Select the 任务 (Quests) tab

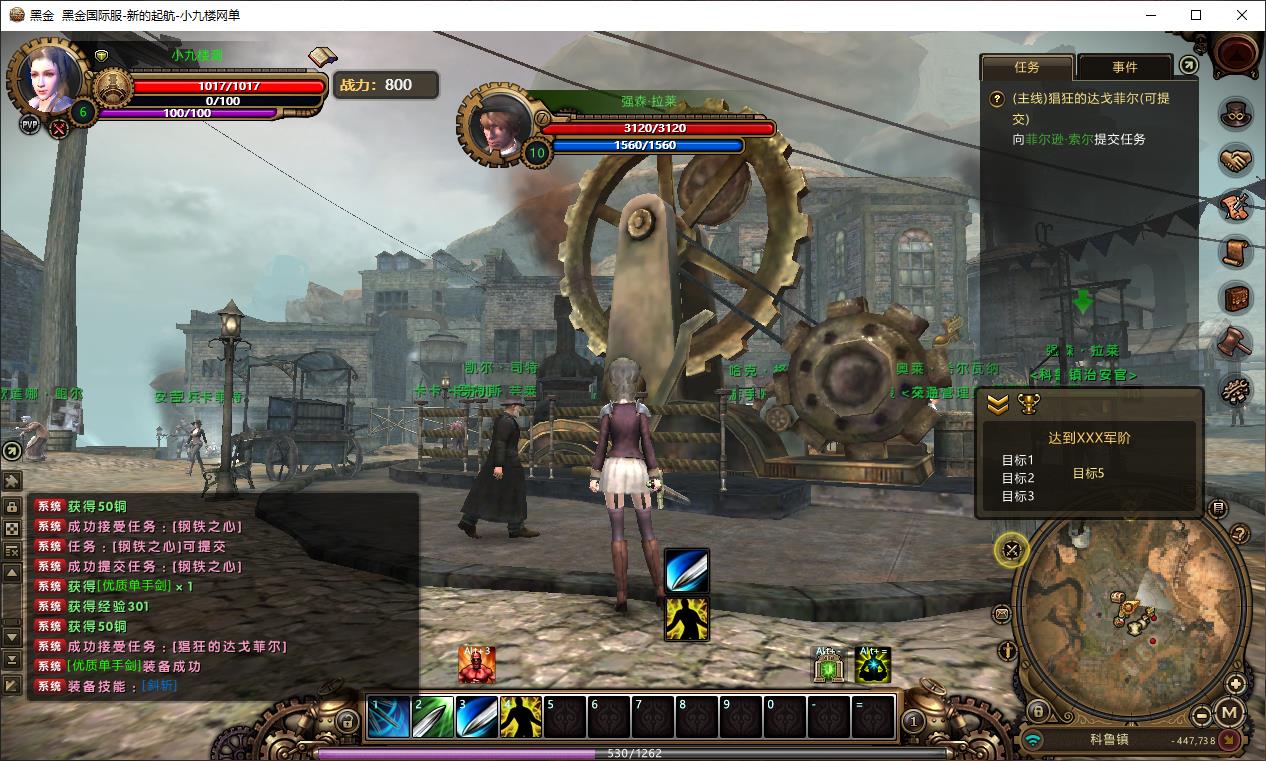(1027, 67)
